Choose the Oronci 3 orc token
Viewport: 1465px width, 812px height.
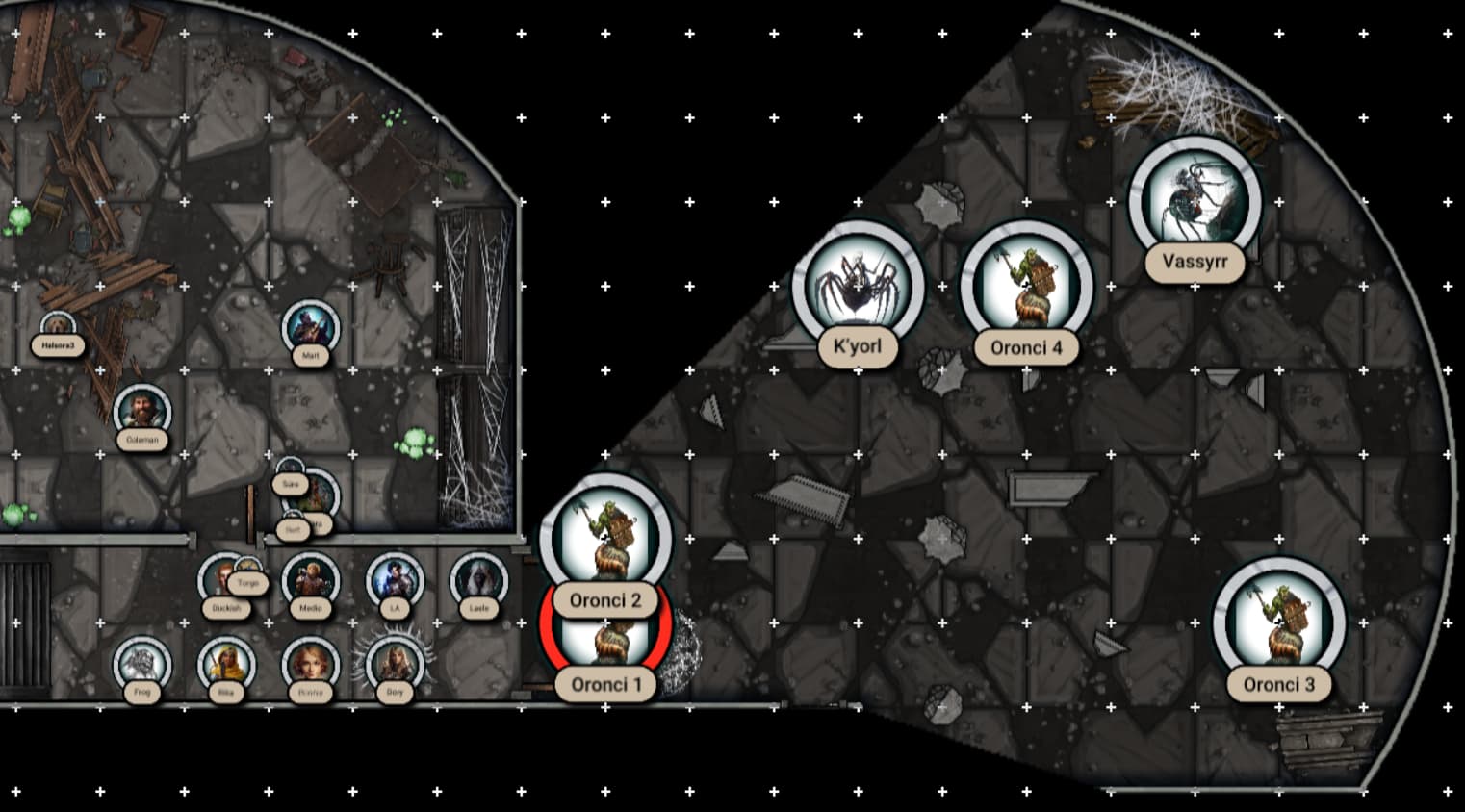(x=1279, y=621)
